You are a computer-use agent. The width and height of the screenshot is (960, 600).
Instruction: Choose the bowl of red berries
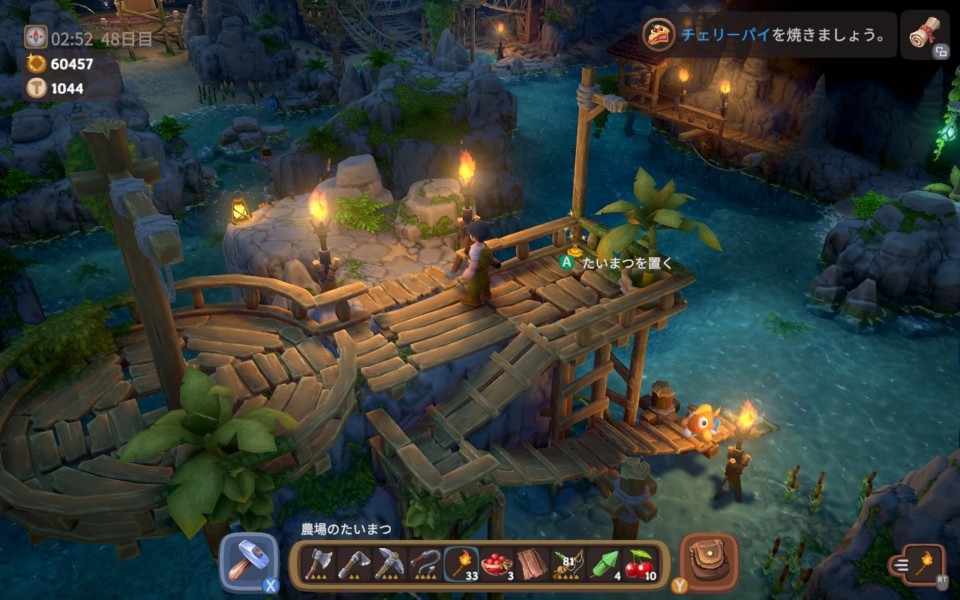[x=497, y=566]
